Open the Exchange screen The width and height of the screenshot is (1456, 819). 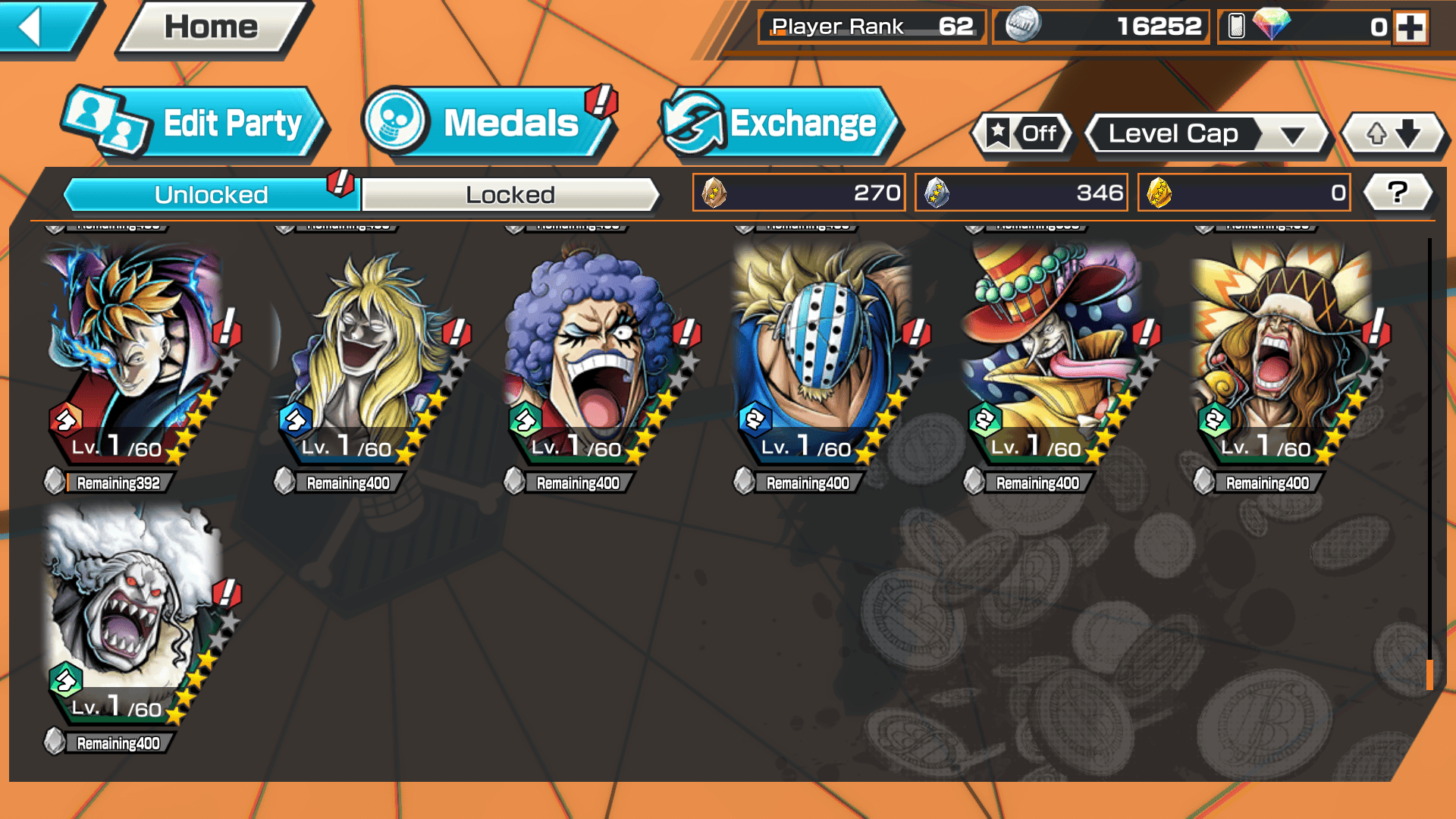[x=781, y=124]
